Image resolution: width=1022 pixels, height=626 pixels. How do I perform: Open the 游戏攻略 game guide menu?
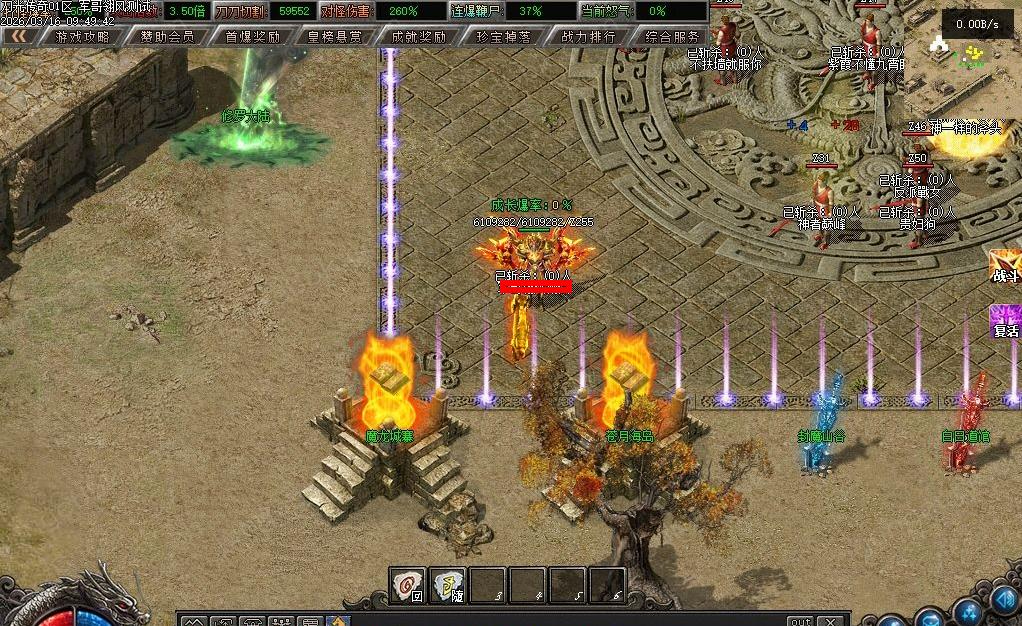[x=83, y=36]
